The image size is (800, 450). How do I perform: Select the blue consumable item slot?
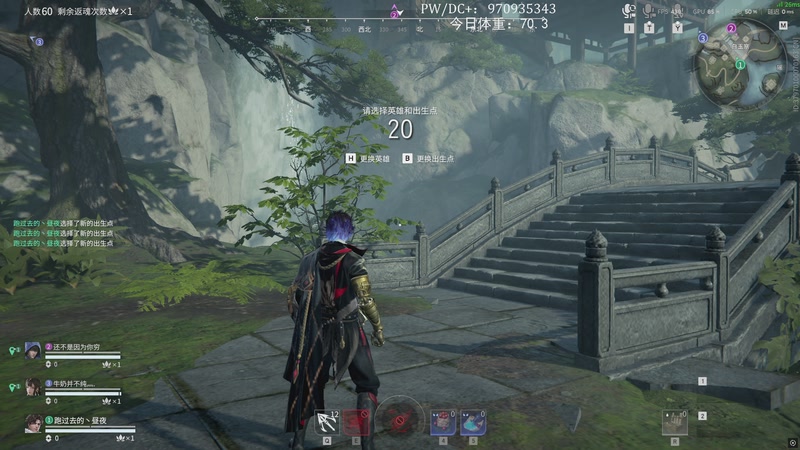pos(473,422)
